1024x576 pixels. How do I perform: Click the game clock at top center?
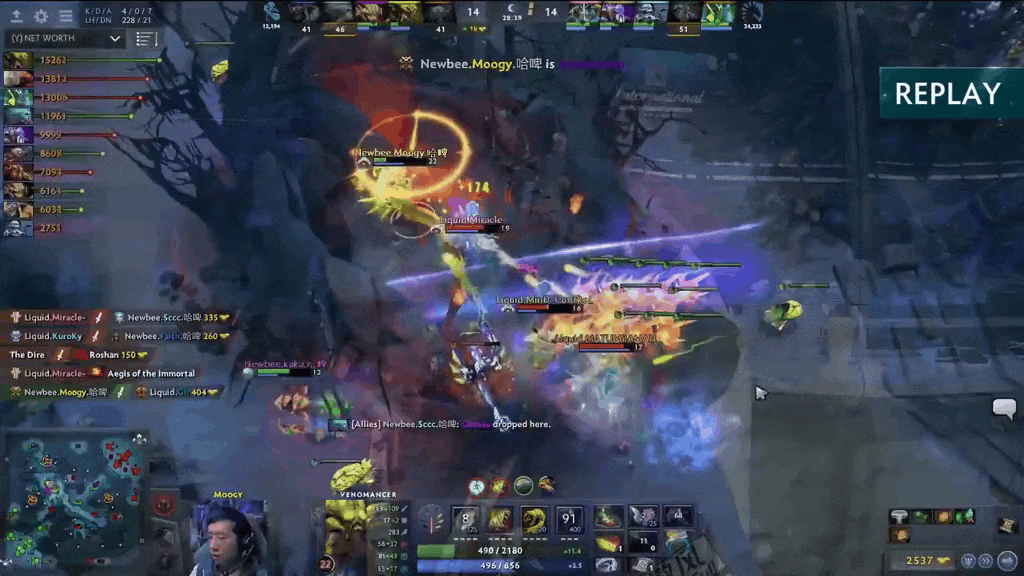(x=512, y=17)
